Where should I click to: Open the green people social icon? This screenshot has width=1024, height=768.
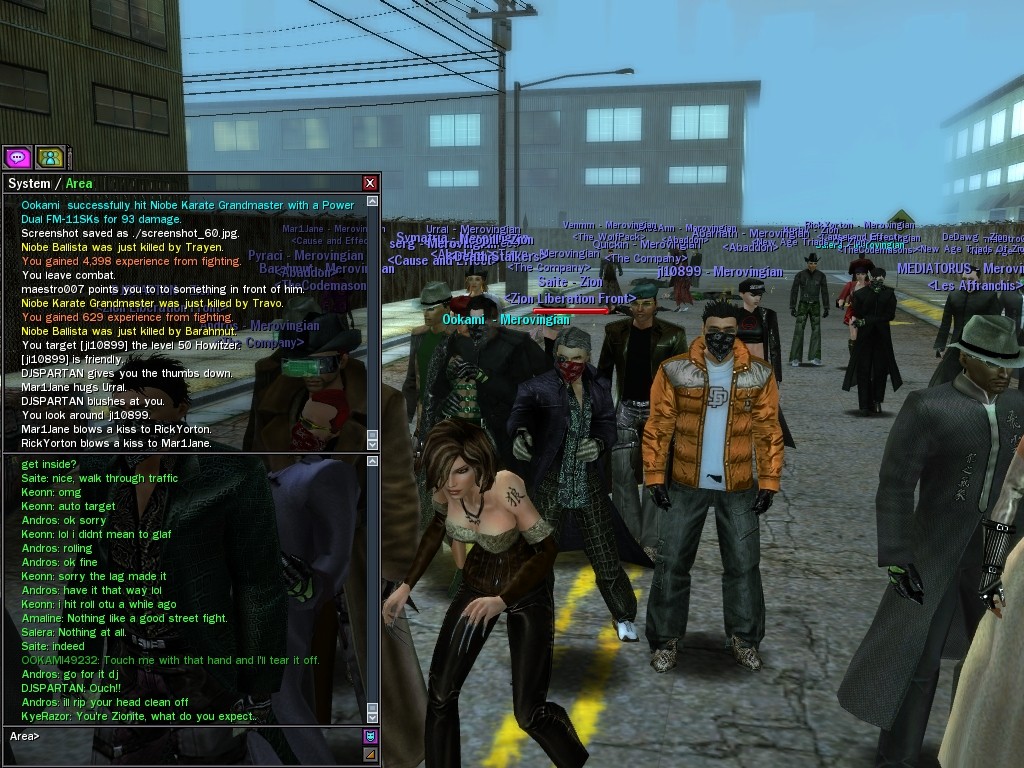pos(50,157)
